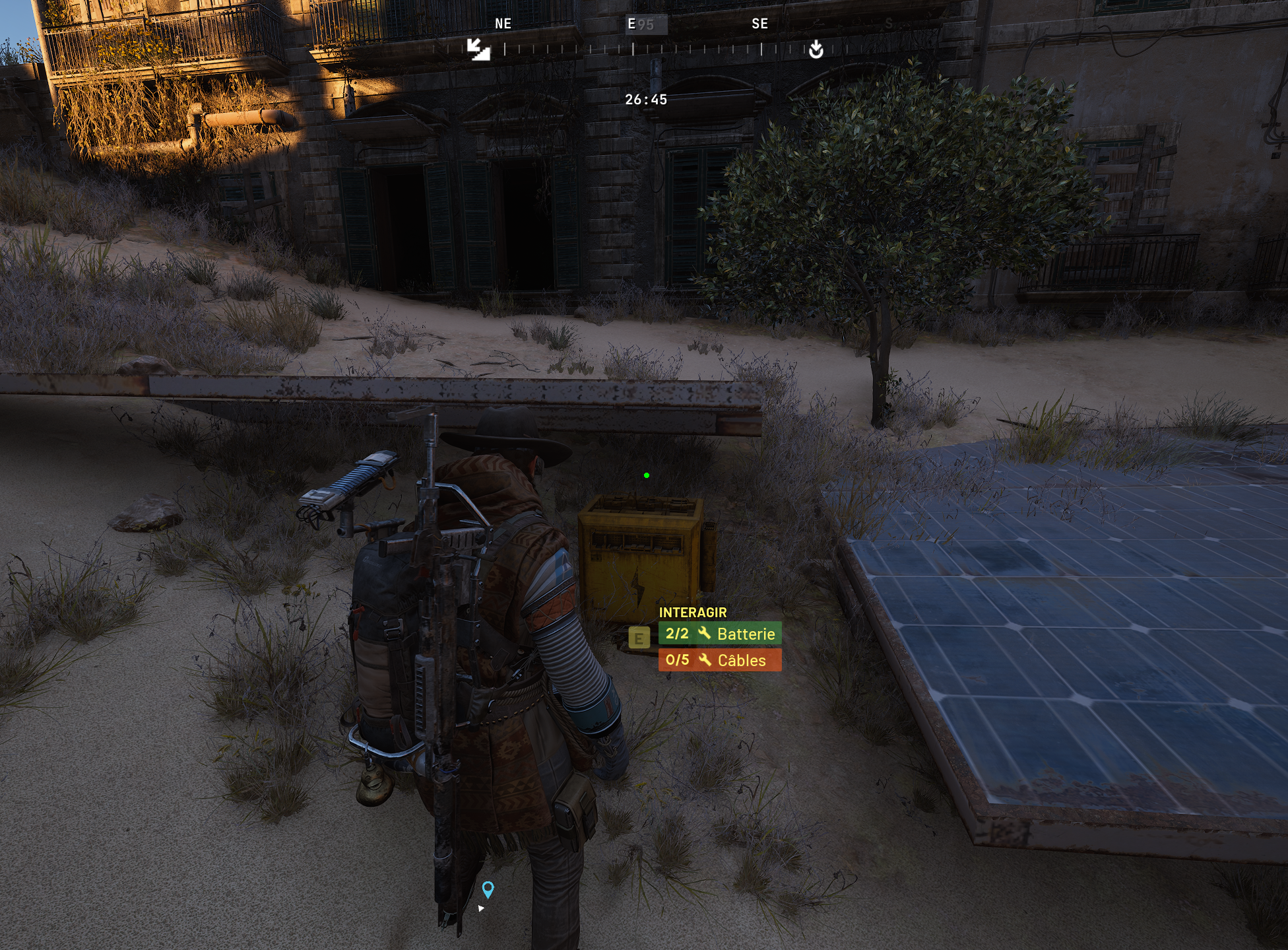Choose the 2/2 Batterie requirement row

(x=720, y=634)
